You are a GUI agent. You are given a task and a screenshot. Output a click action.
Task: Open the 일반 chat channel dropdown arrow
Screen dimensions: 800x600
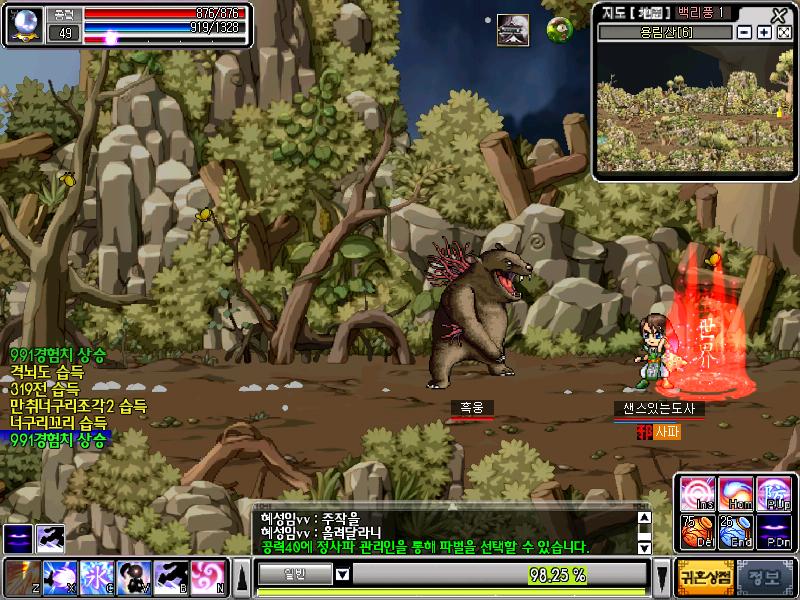pos(342,574)
